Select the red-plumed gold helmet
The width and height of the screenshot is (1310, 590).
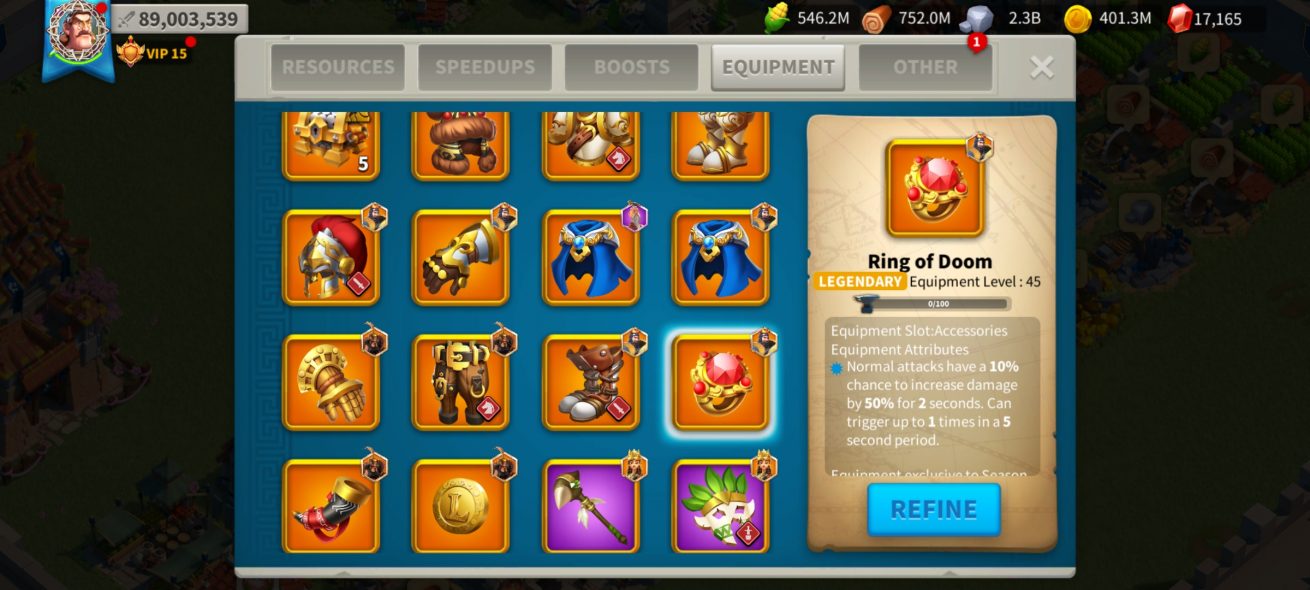tap(331, 258)
